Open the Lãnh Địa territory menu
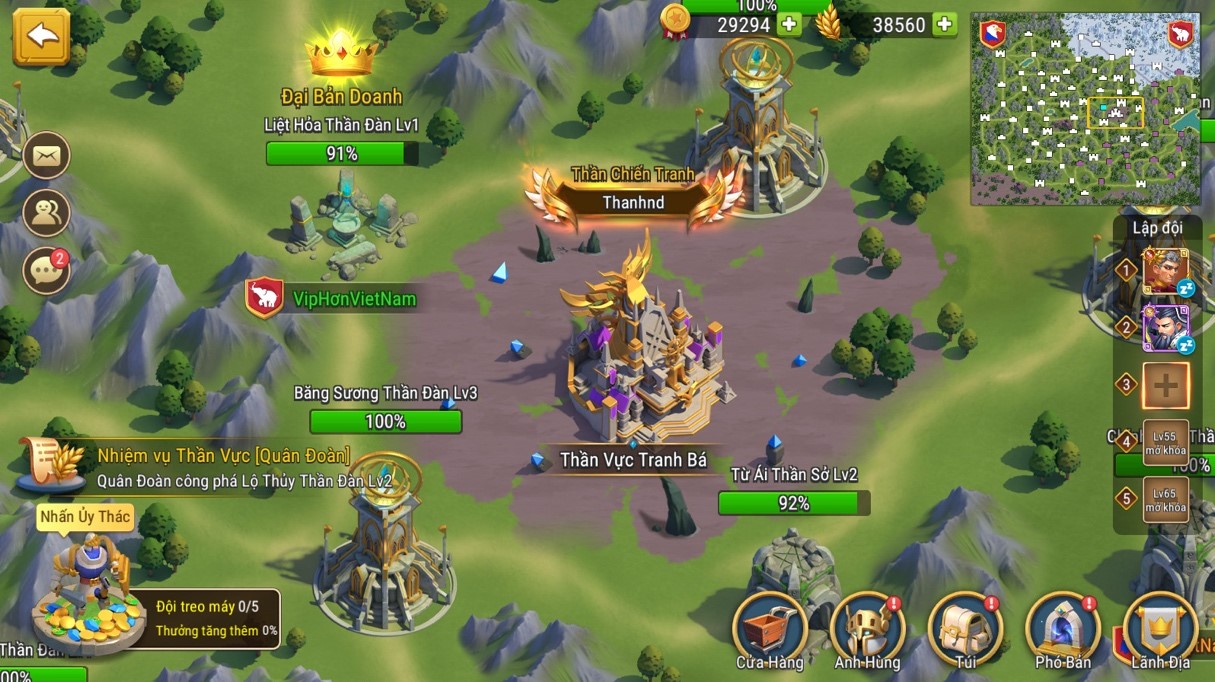1215x682 pixels. pyautogui.click(x=1160, y=630)
